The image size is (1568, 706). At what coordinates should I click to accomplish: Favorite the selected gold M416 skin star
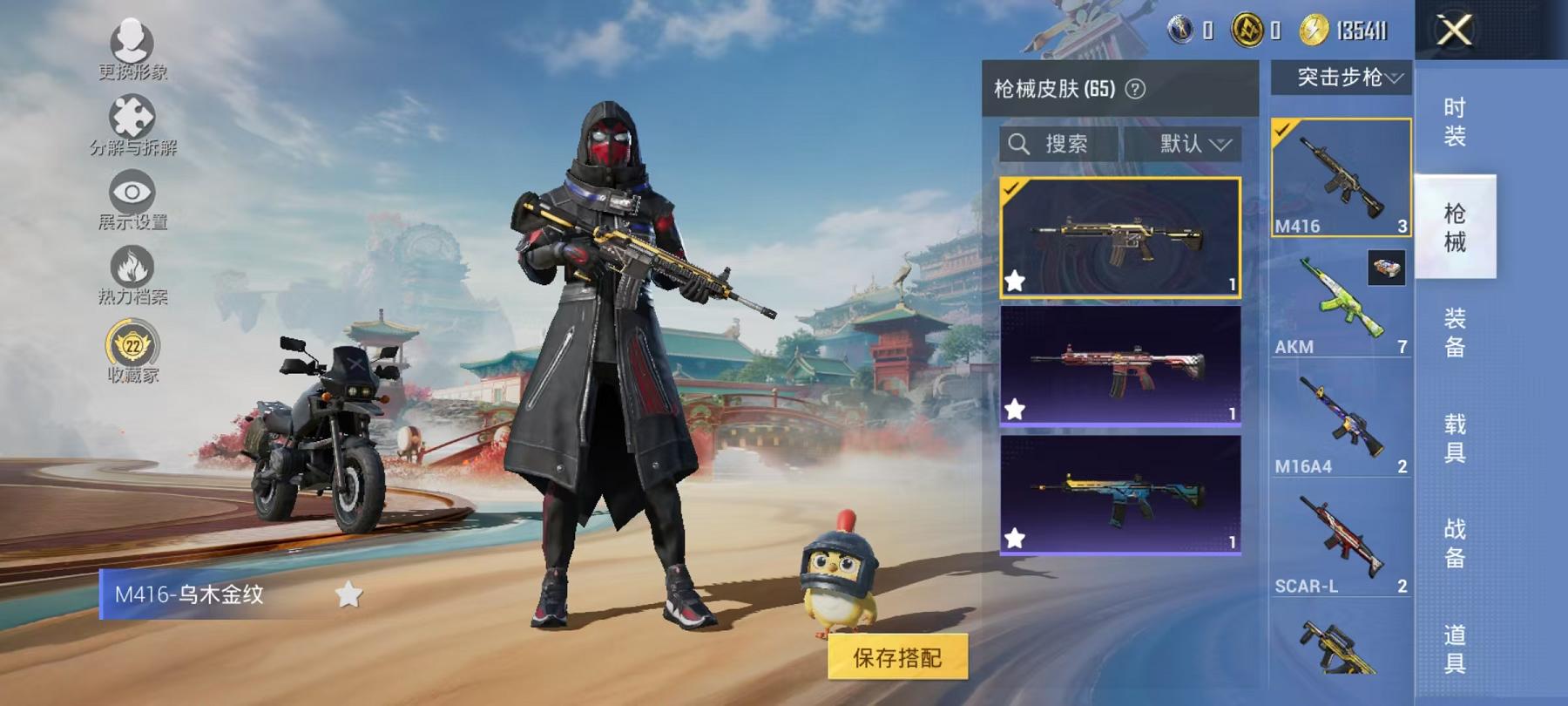[1016, 281]
